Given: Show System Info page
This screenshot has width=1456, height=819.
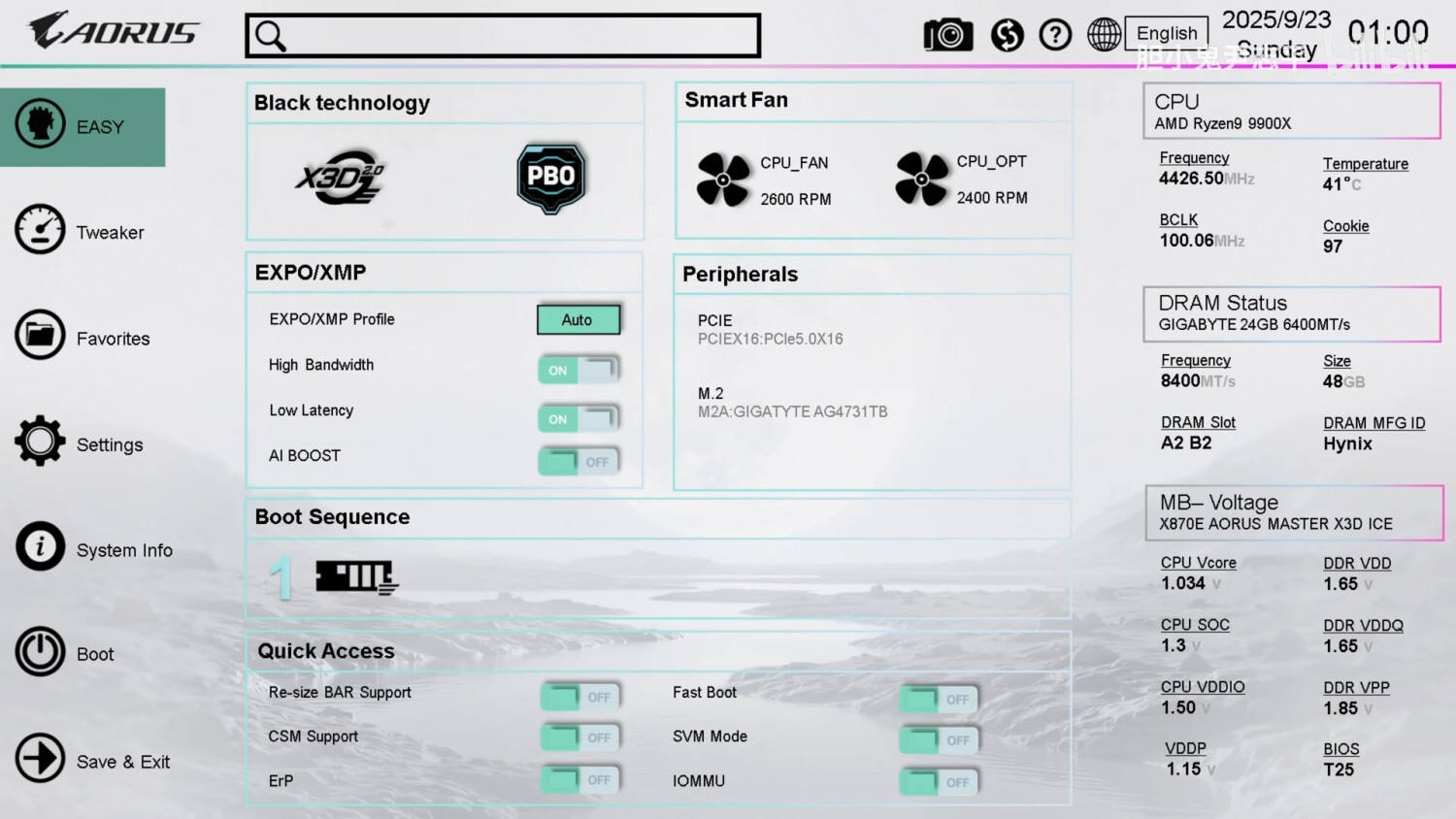Looking at the screenshot, I should coord(94,549).
